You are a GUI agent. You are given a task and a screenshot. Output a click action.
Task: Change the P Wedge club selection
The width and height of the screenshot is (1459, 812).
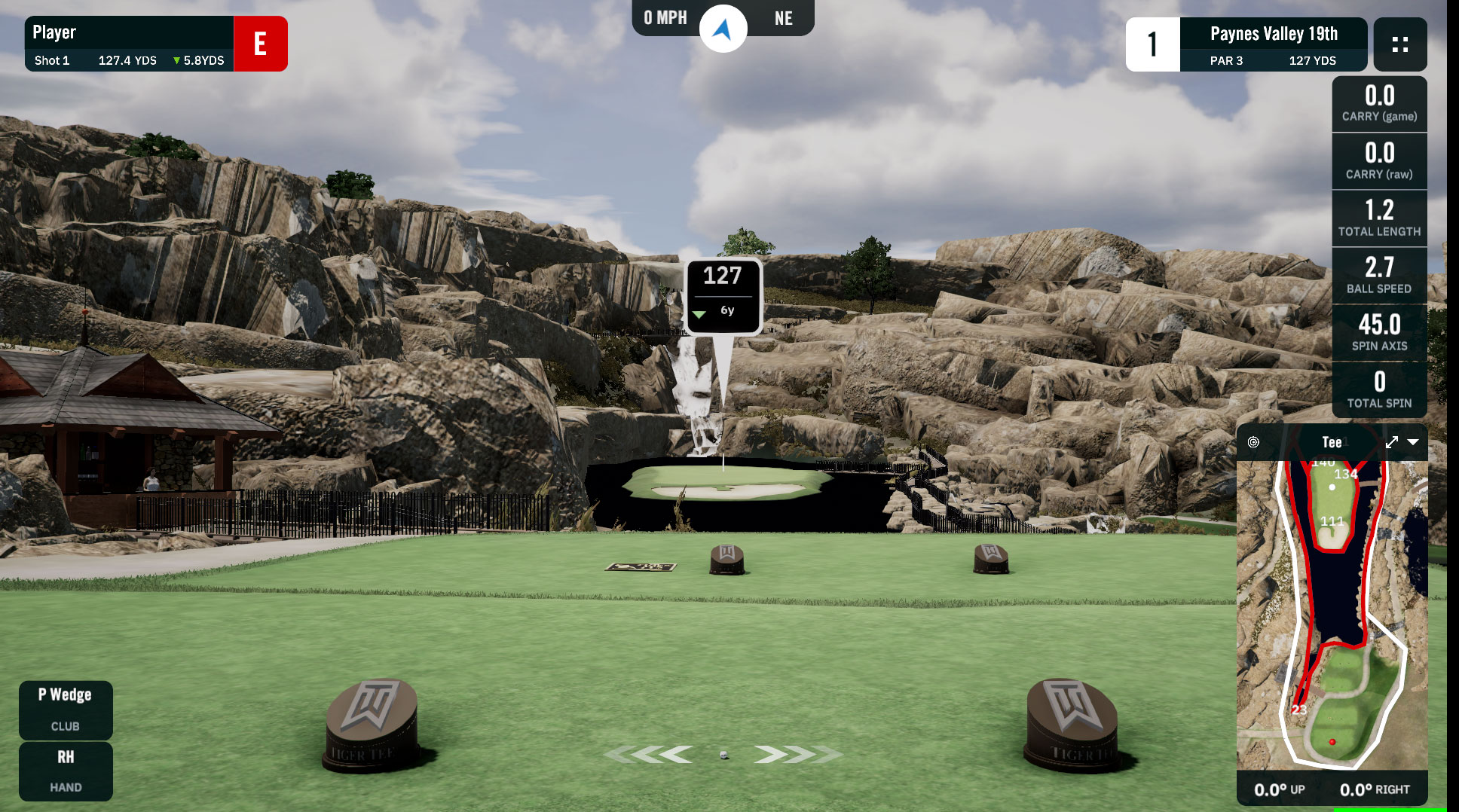tap(66, 709)
